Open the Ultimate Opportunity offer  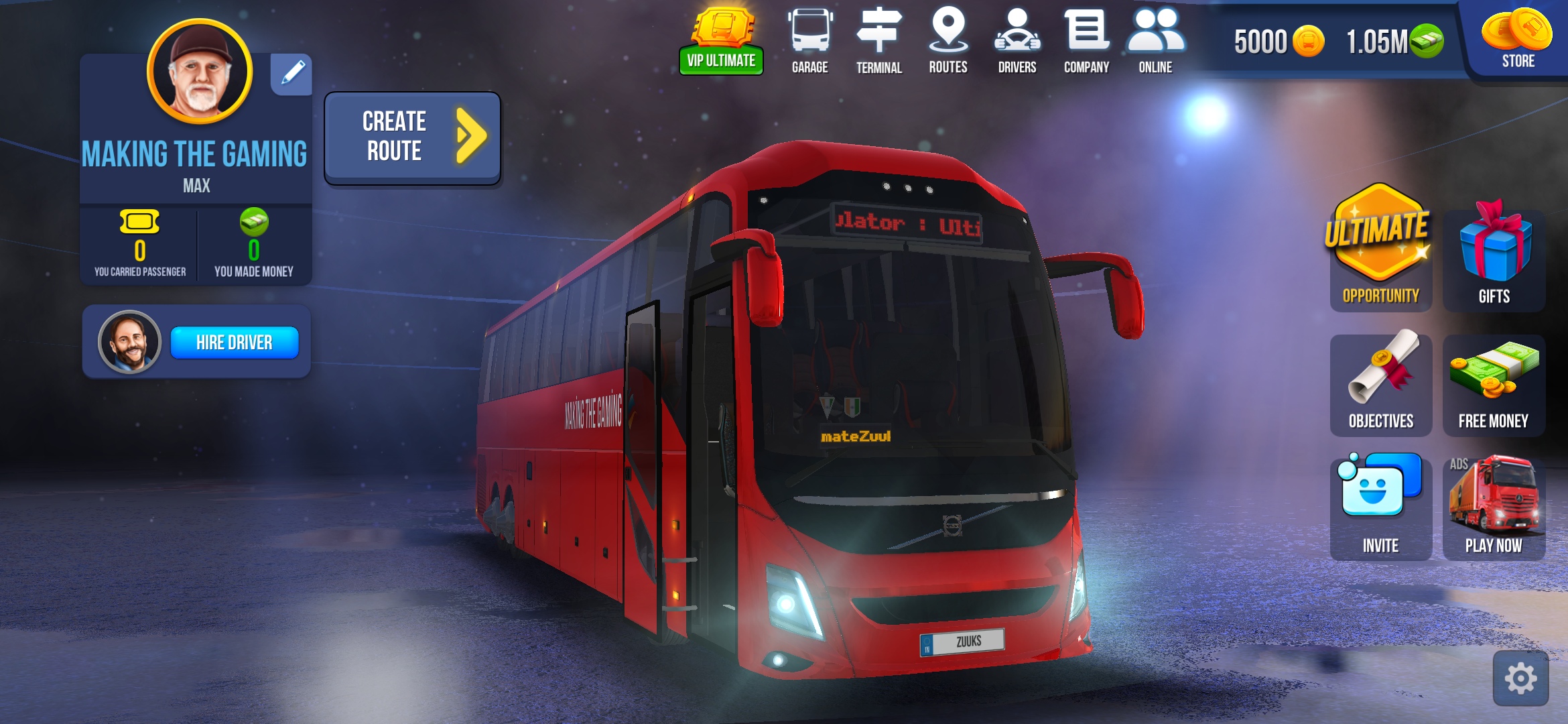pyautogui.click(x=1380, y=249)
